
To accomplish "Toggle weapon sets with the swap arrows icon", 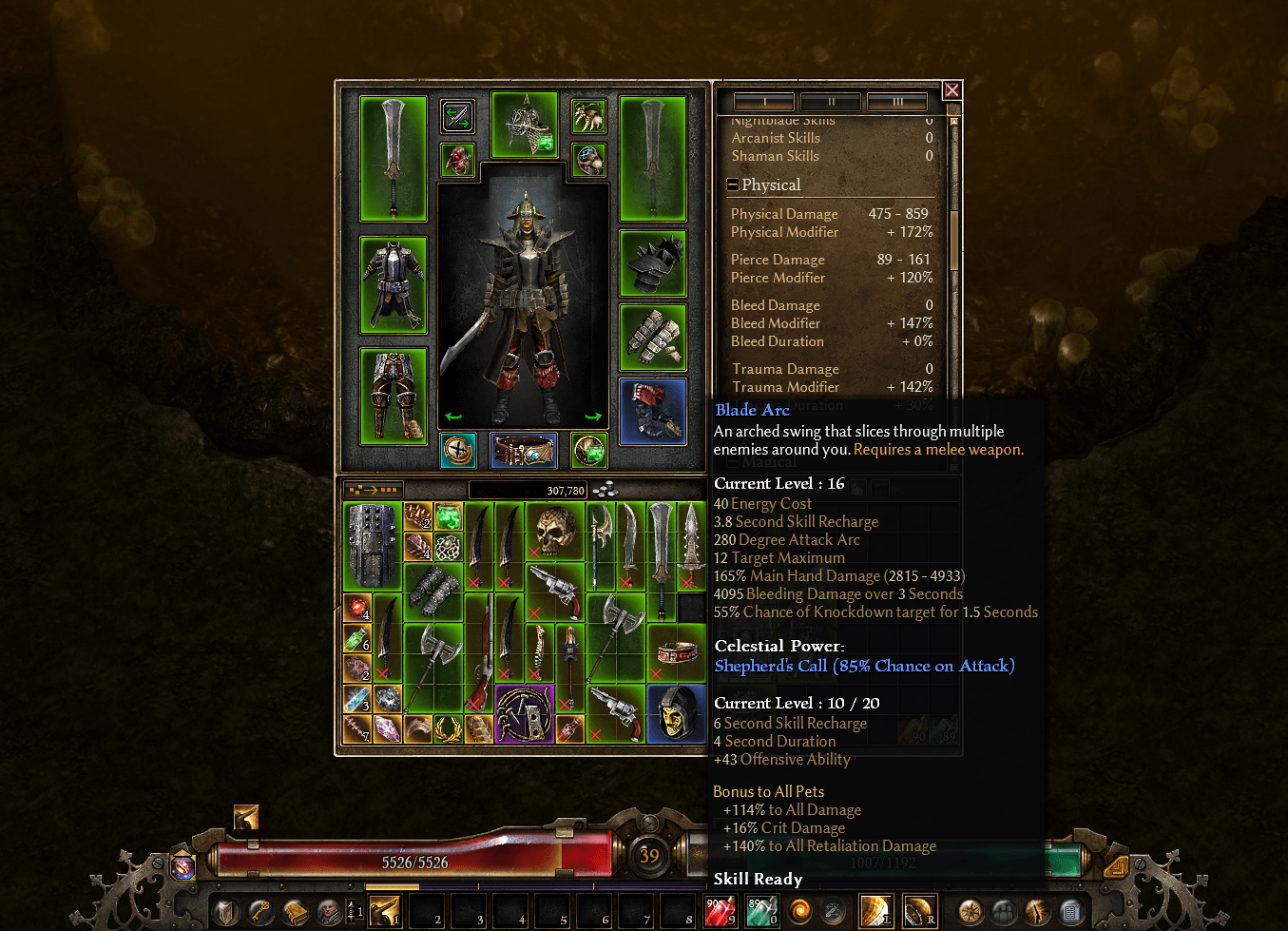I will pos(456,116).
